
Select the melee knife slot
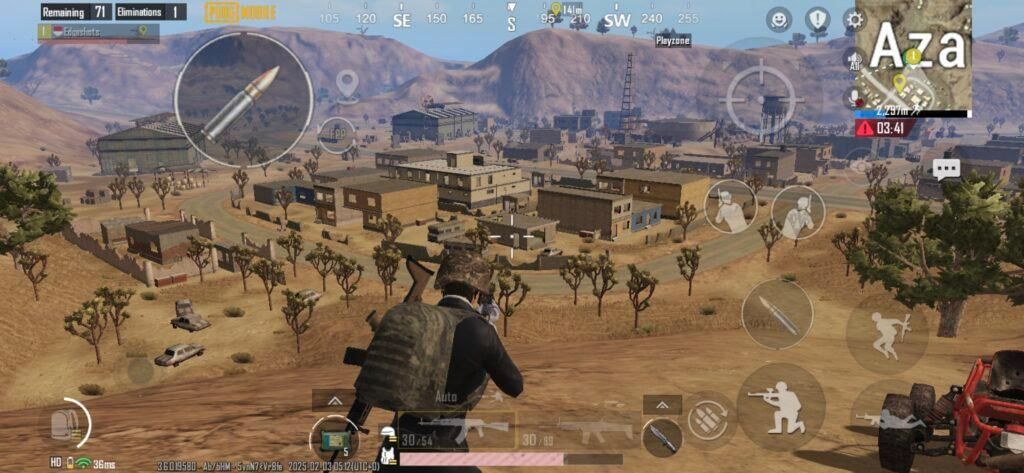pos(662,434)
